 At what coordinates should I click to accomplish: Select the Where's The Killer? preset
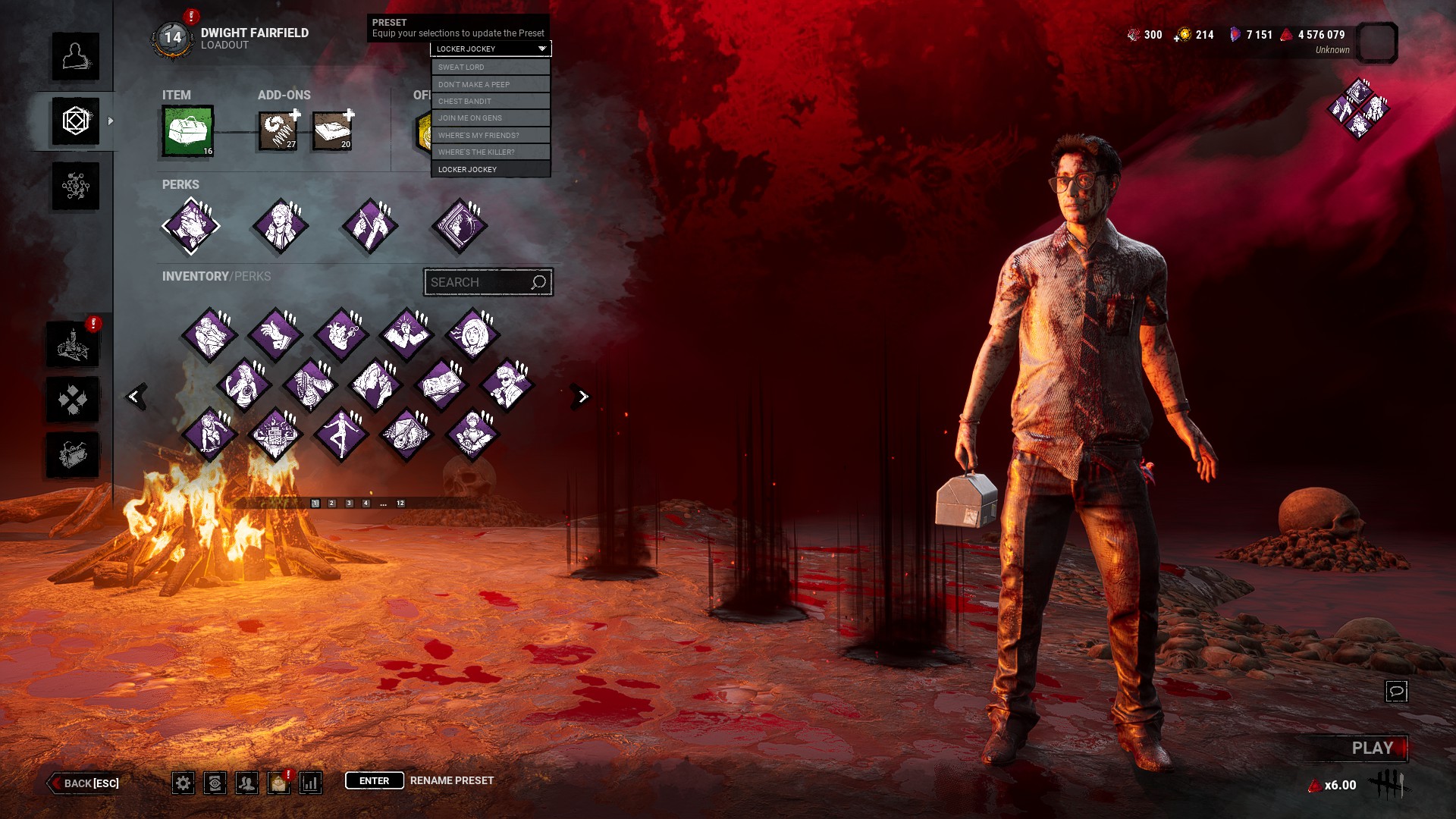pyautogui.click(x=491, y=152)
